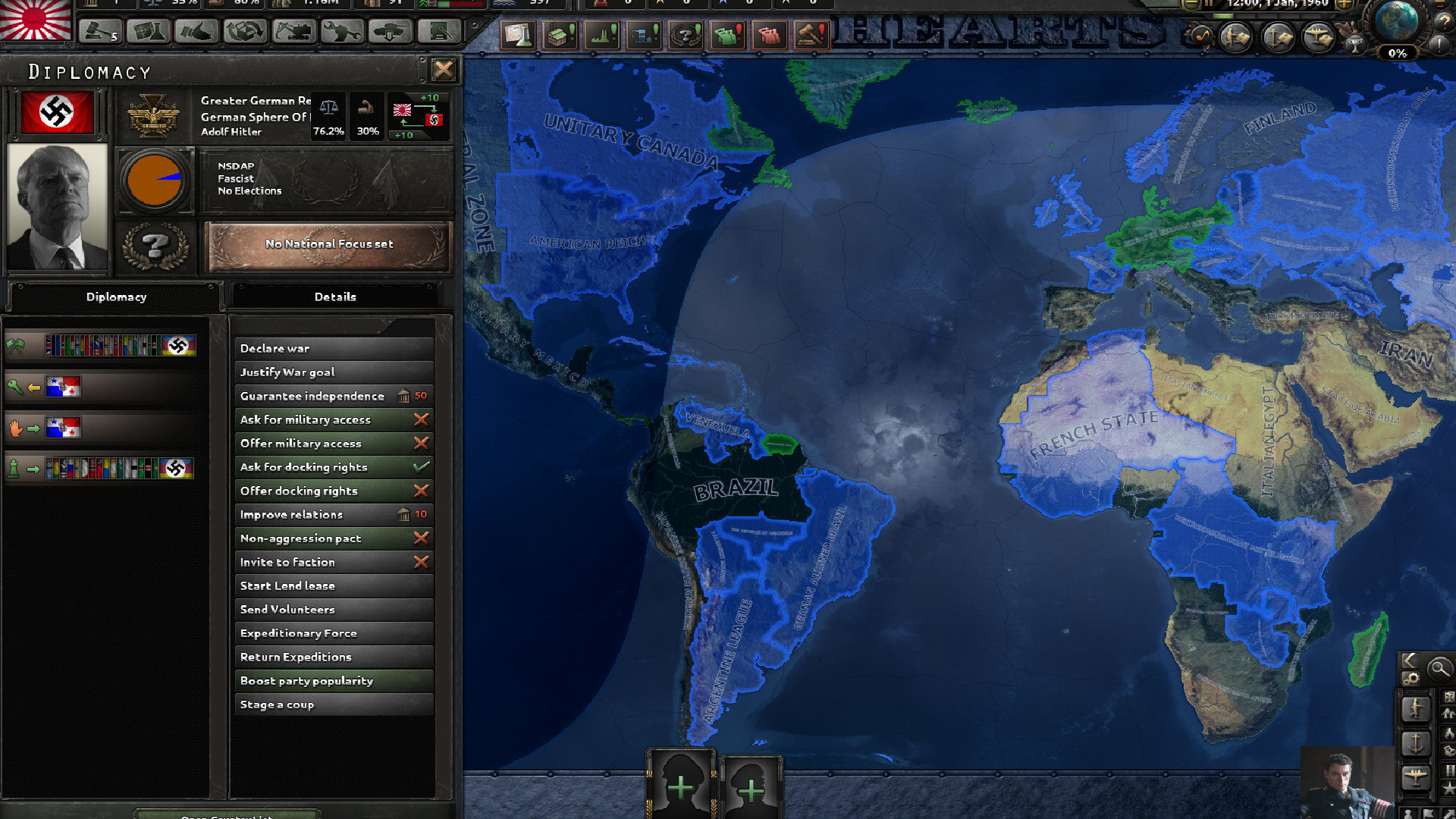Screen dimensions: 1456x819
Task: Choose Justify War goal
Action: pyautogui.click(x=334, y=372)
